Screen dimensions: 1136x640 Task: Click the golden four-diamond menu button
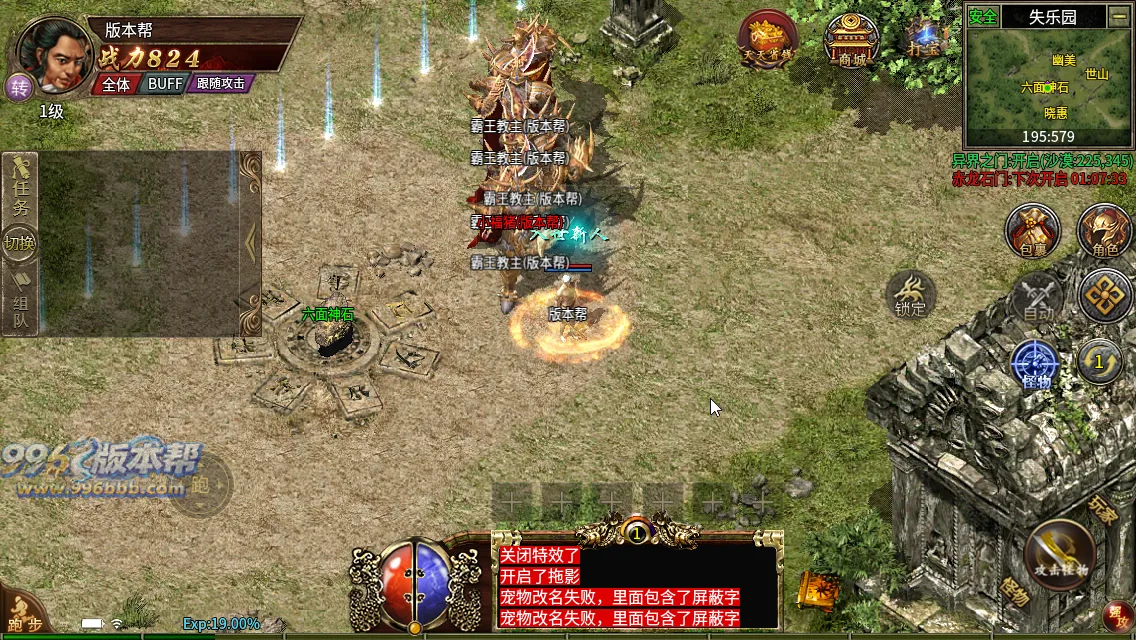click(x=1104, y=296)
